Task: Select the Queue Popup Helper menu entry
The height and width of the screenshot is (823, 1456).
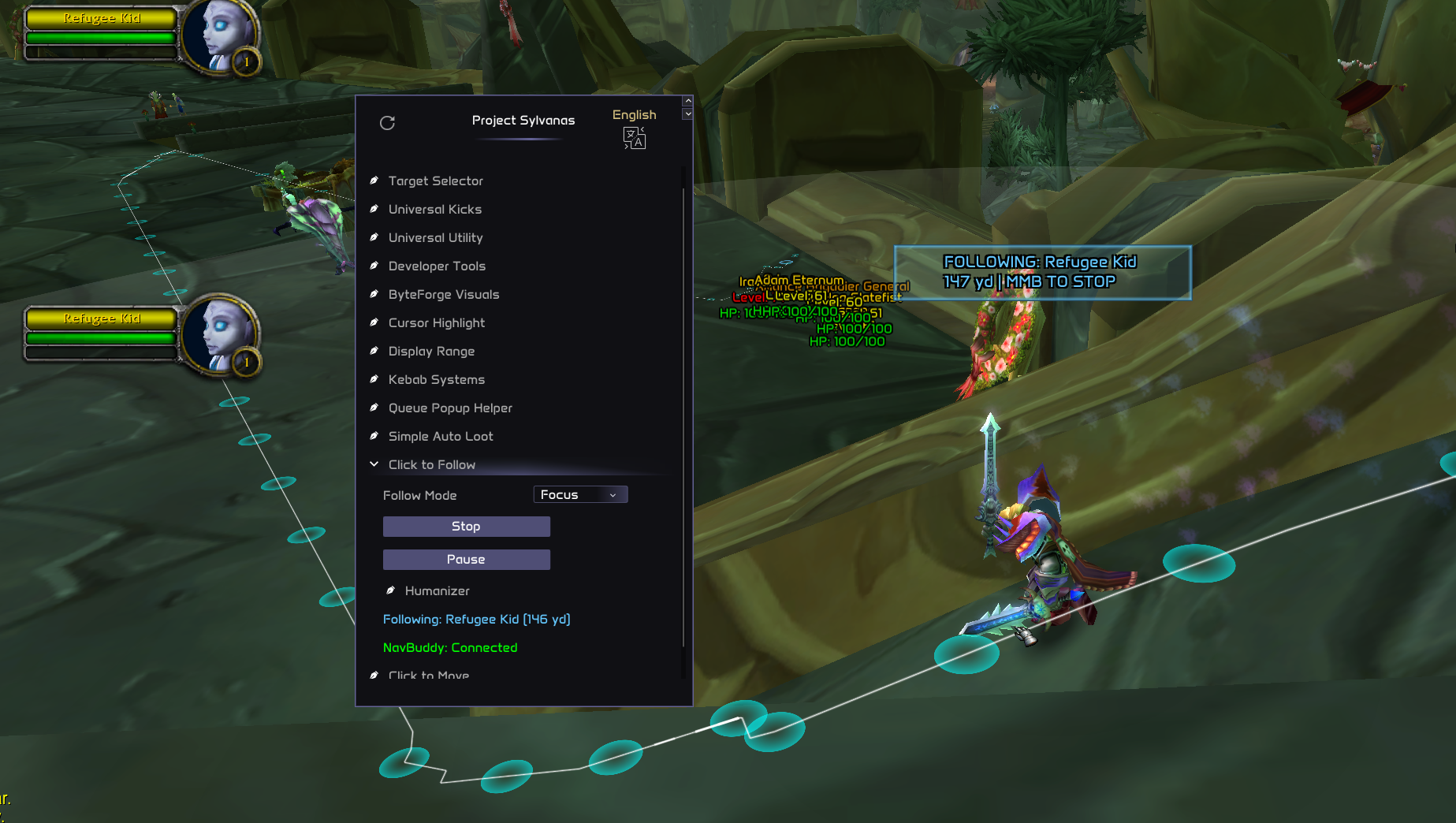Action: point(450,408)
